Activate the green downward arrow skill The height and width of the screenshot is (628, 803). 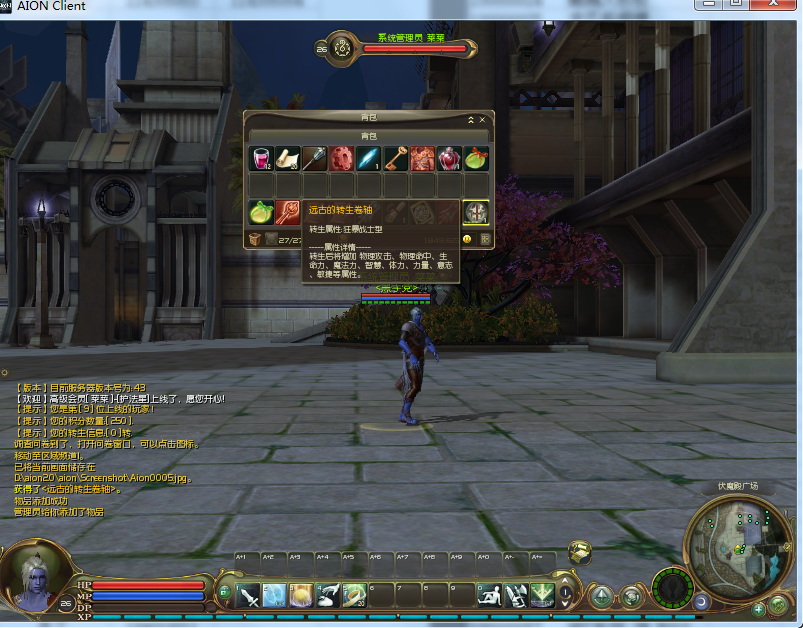click(543, 596)
